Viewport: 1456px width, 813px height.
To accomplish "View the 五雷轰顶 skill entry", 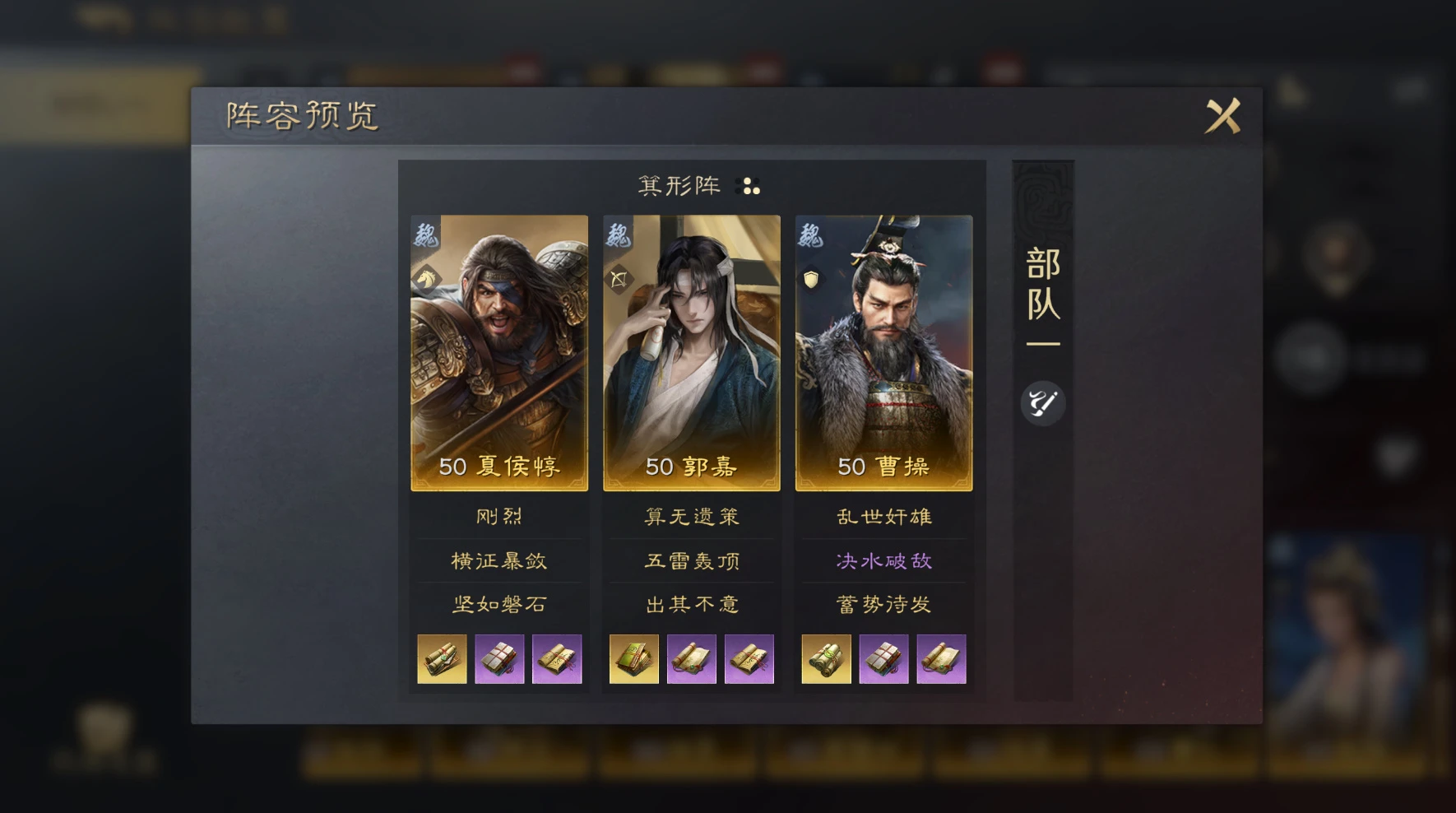I will click(x=691, y=560).
